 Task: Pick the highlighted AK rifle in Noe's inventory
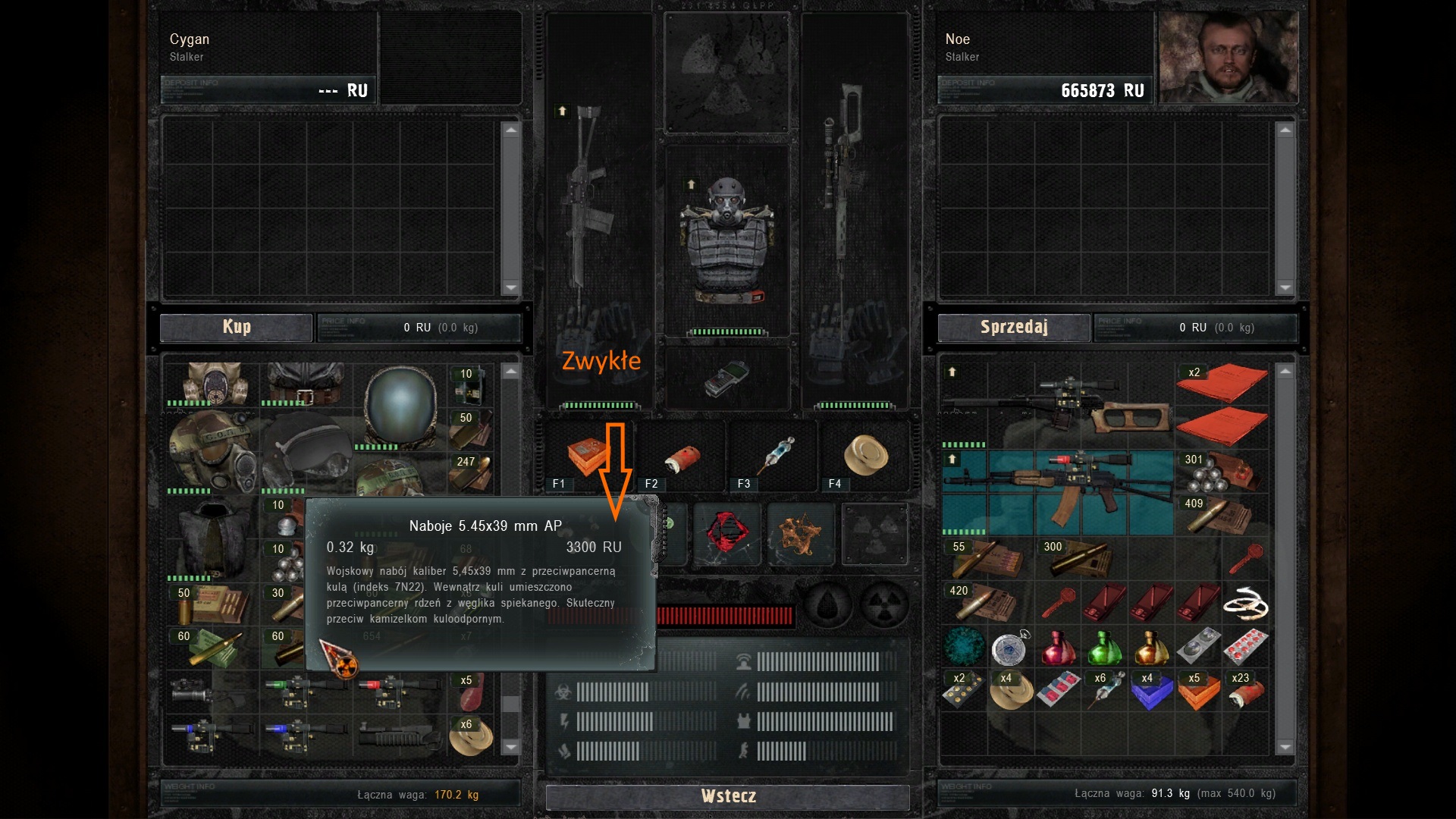1058,491
